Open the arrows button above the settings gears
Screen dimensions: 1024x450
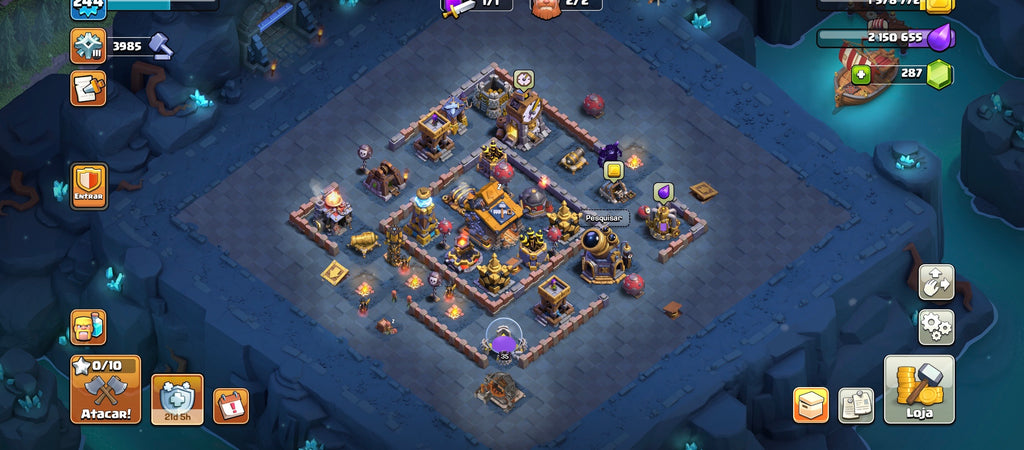click(936, 282)
